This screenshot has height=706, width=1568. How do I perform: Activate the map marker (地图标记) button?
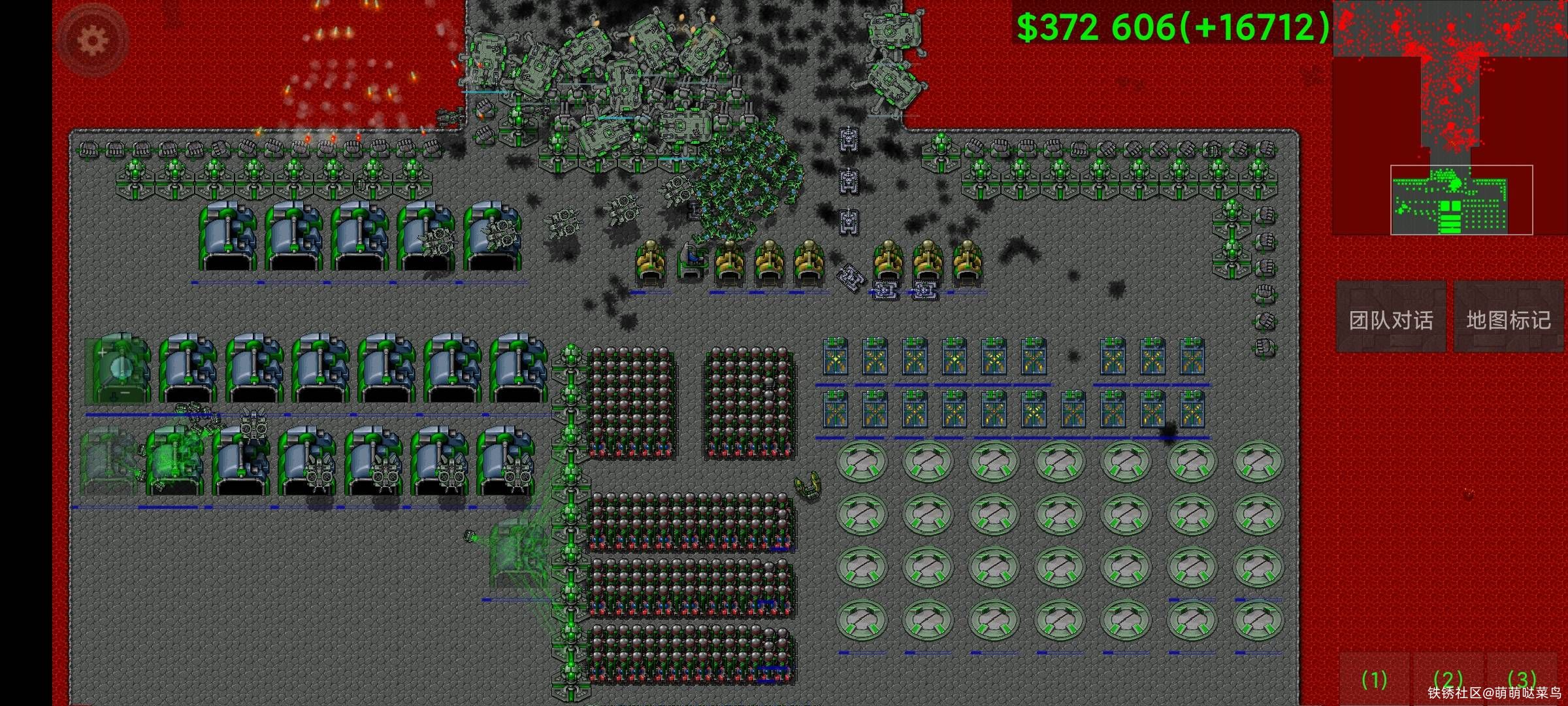tap(1508, 319)
